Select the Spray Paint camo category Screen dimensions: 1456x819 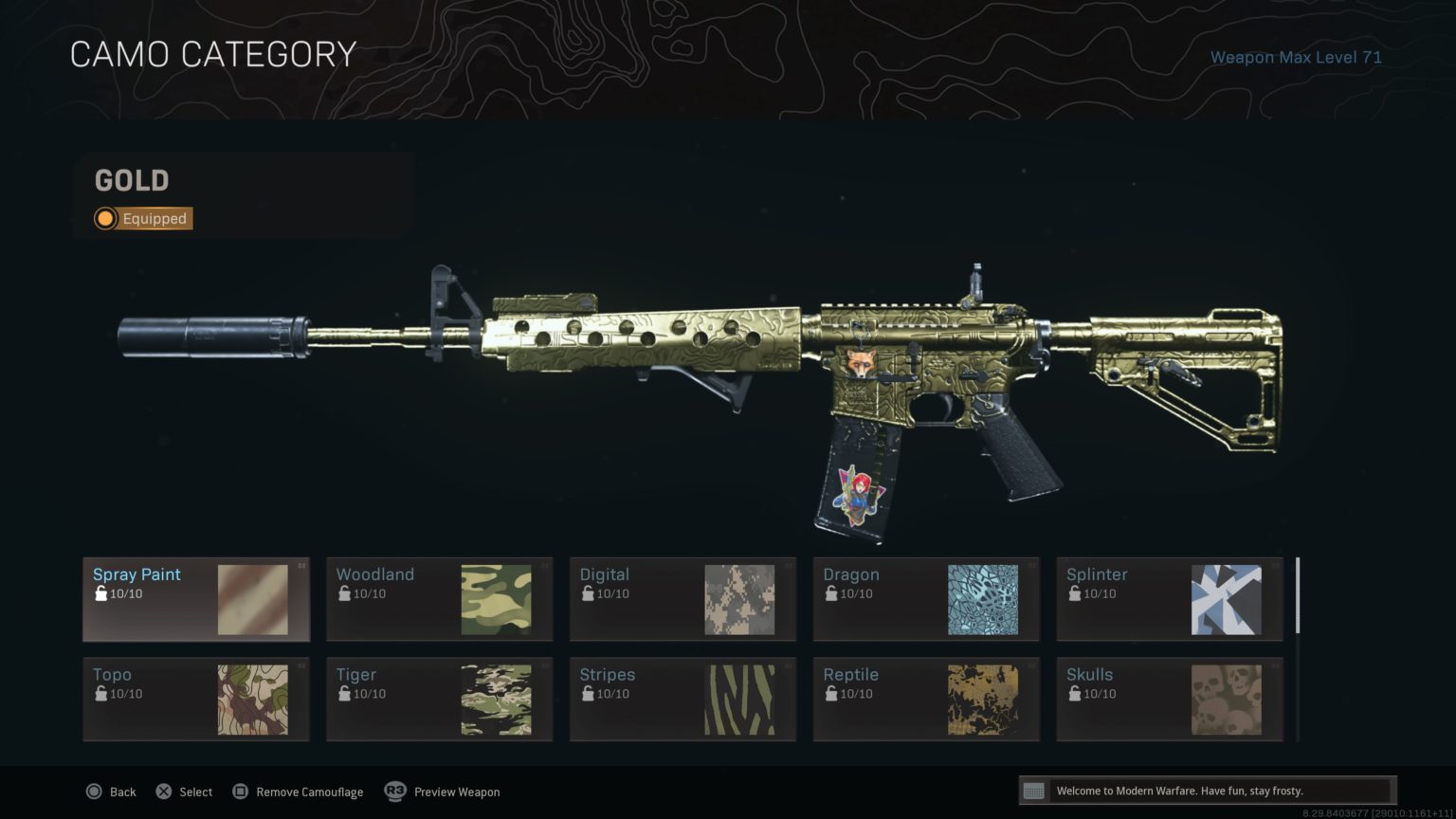coord(196,599)
